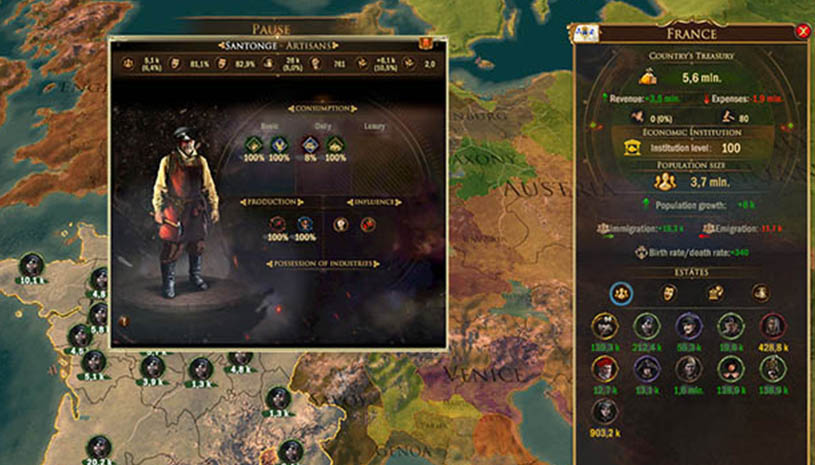Screen dimensions: 815x465
Task: Open the Economic Institution level icon
Action: (632, 147)
